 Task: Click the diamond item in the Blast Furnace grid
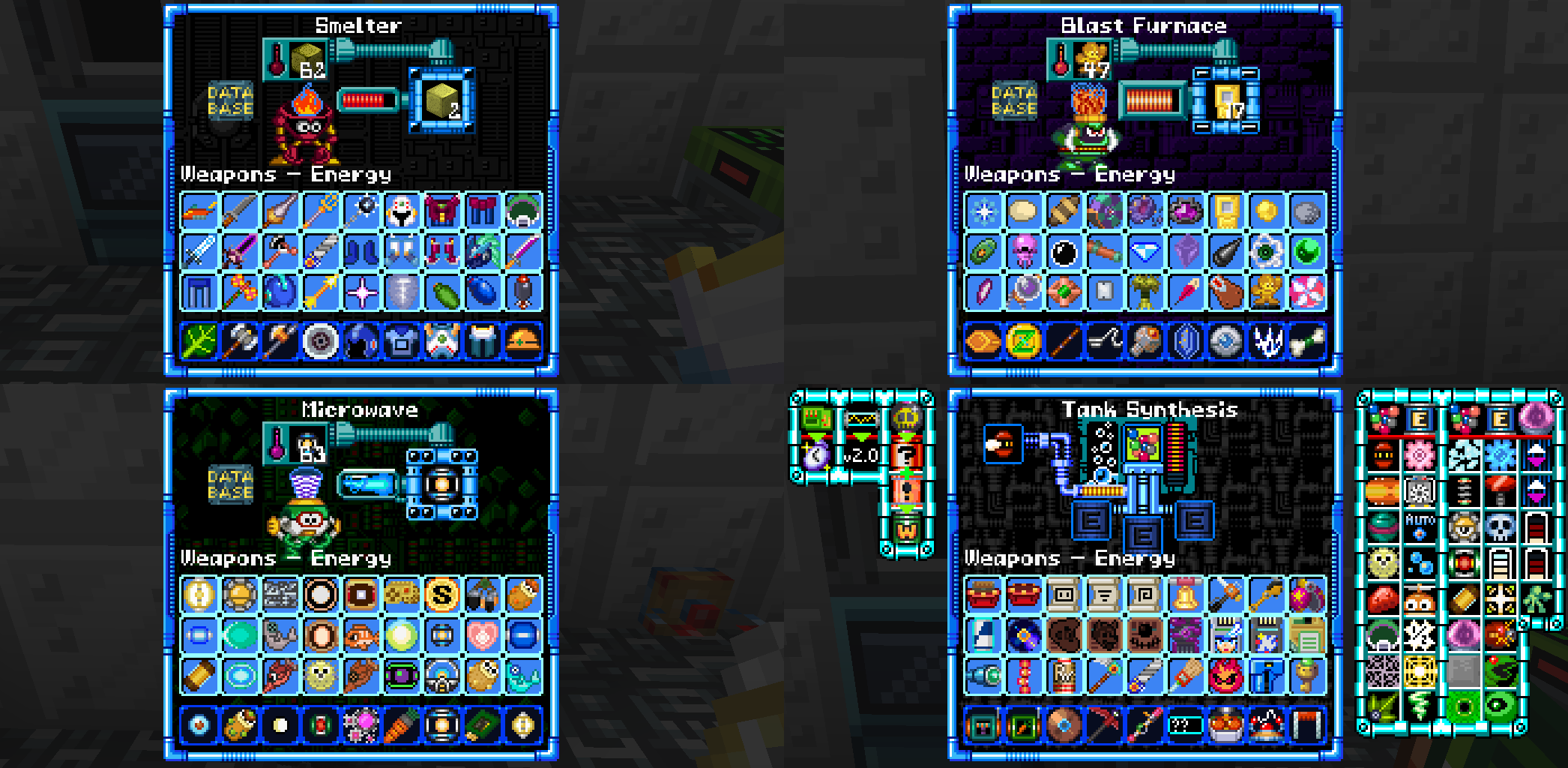click(1146, 251)
